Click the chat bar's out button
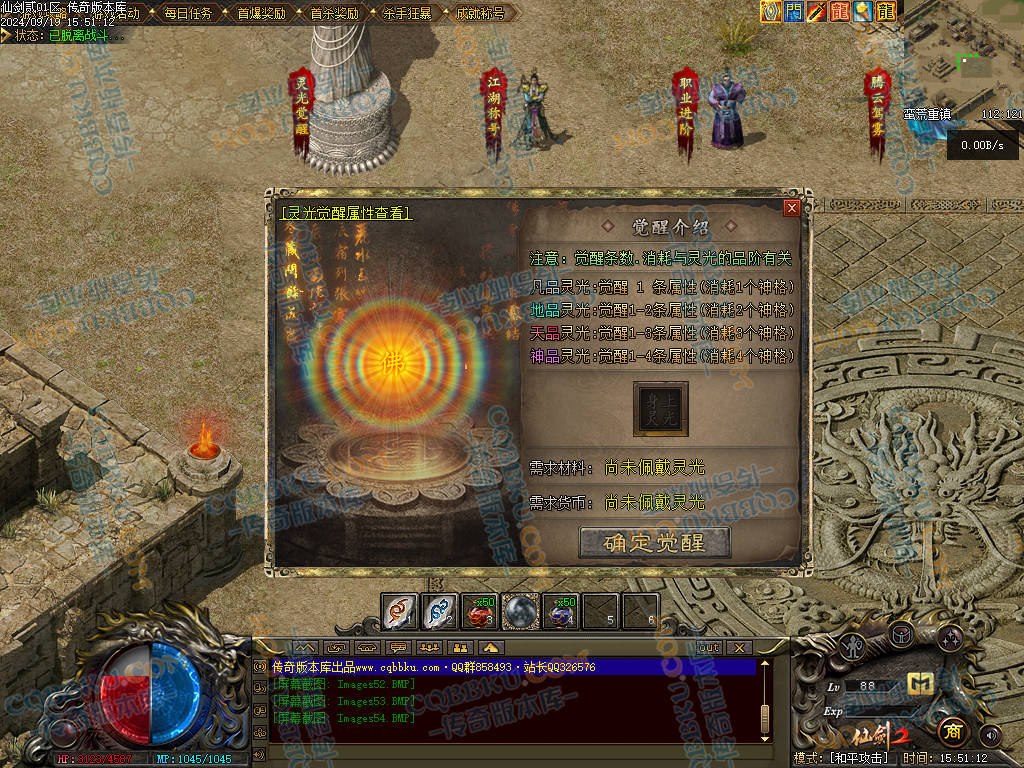1024x768 pixels. point(708,648)
